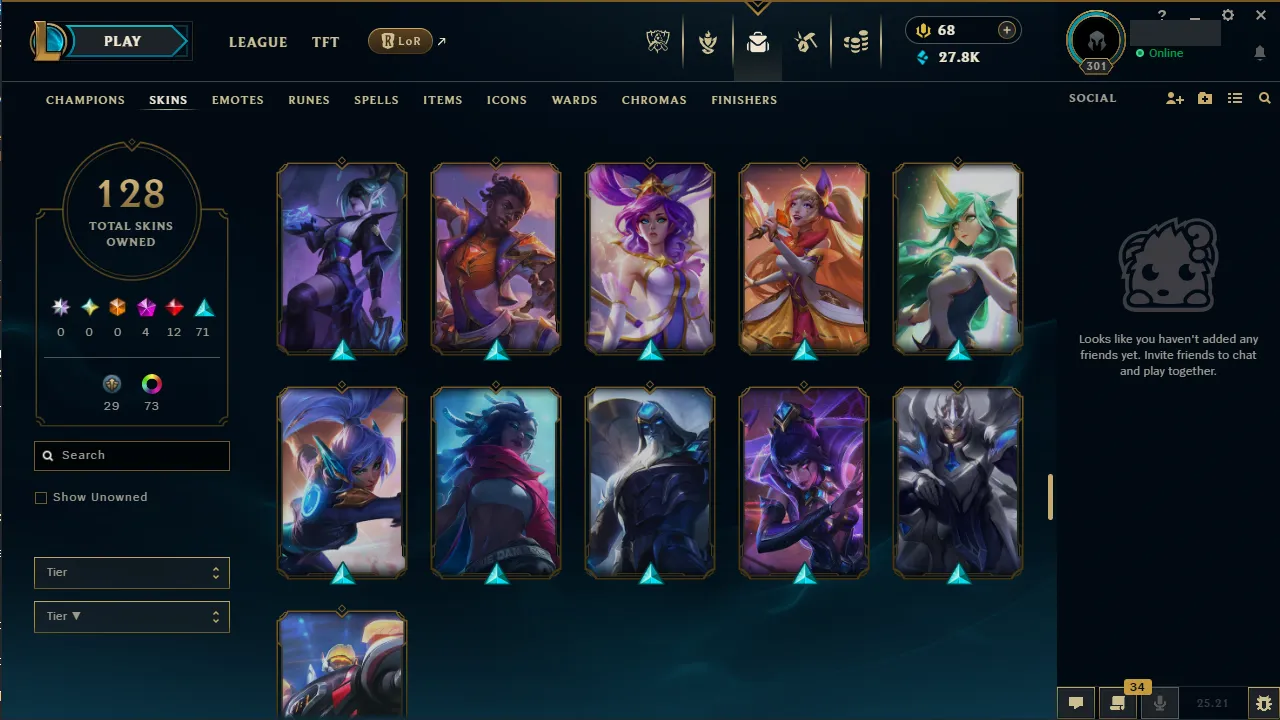
Task: Search friends with the social magnifier icon
Action: [x=1264, y=98]
